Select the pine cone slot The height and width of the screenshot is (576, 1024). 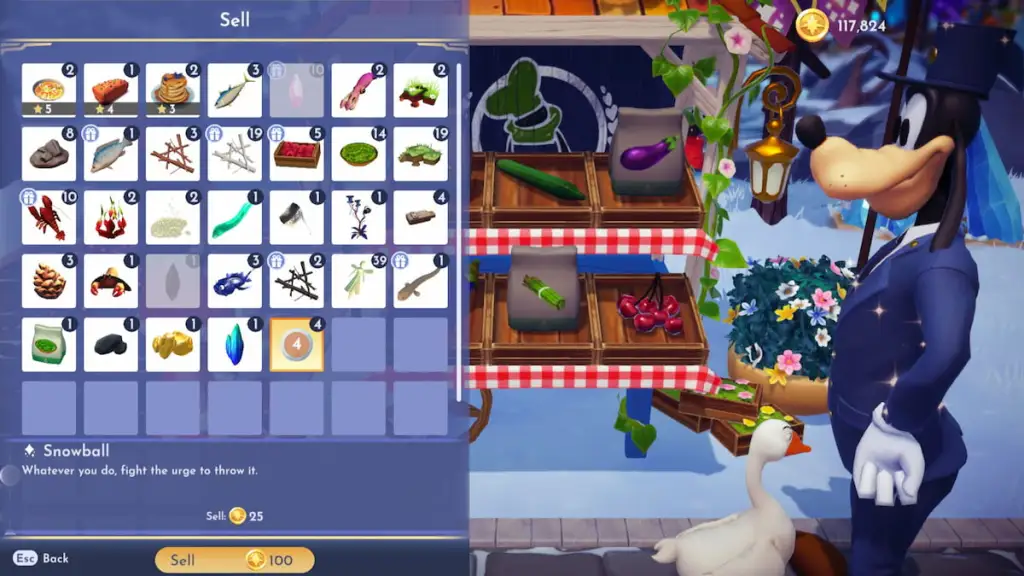[48, 280]
